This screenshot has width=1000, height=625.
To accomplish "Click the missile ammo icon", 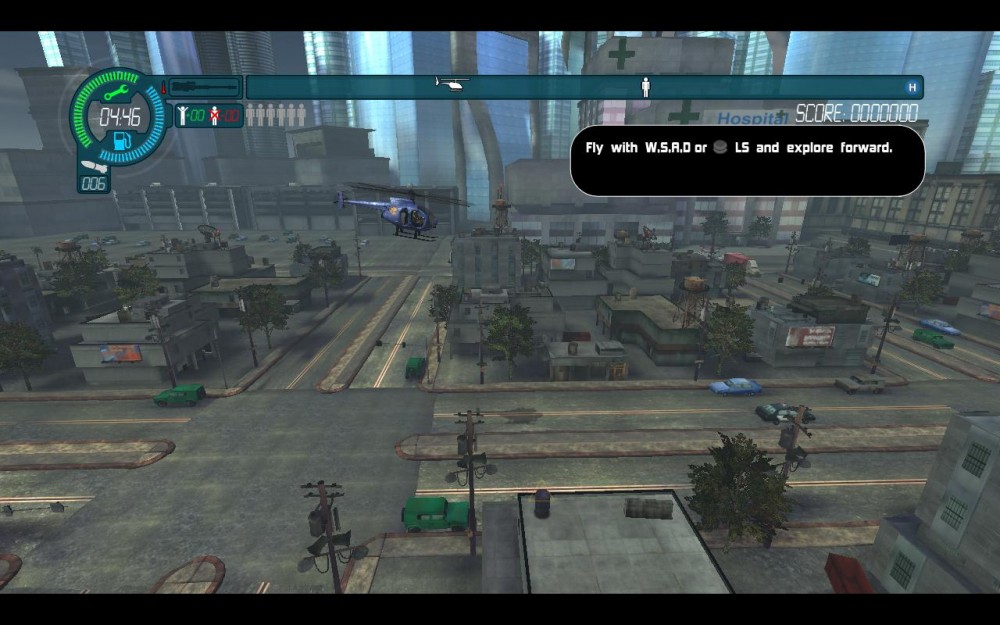I will pyautogui.click(x=92, y=167).
